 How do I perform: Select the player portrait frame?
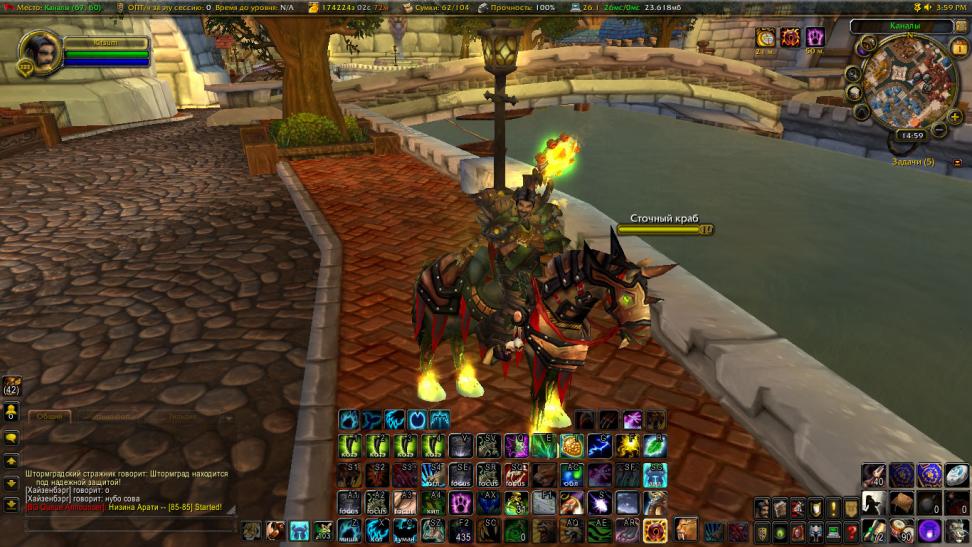41,52
